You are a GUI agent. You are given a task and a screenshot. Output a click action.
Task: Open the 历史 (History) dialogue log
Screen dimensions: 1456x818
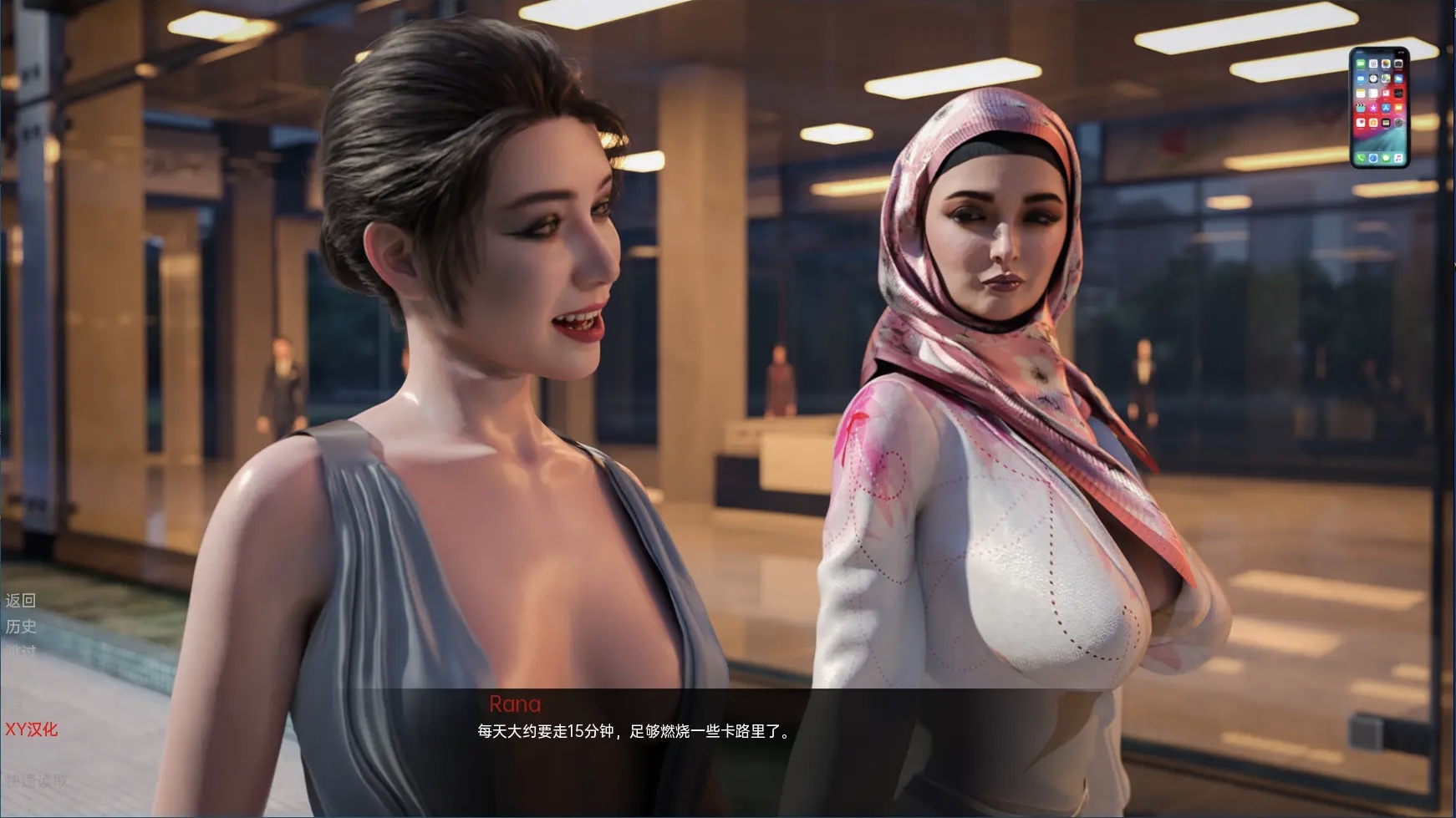pyautogui.click(x=21, y=626)
